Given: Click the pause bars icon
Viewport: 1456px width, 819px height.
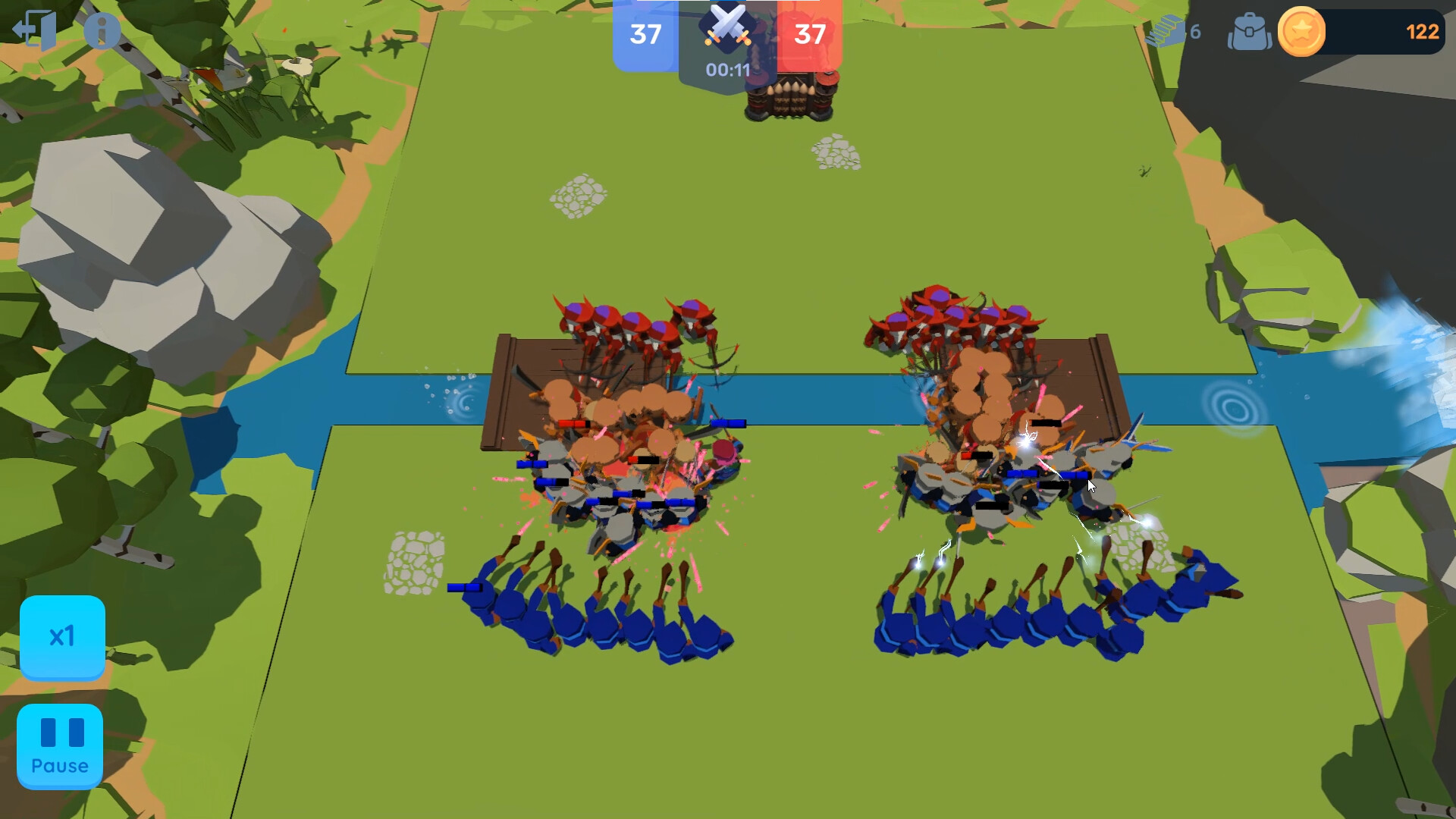Looking at the screenshot, I should (x=61, y=732).
